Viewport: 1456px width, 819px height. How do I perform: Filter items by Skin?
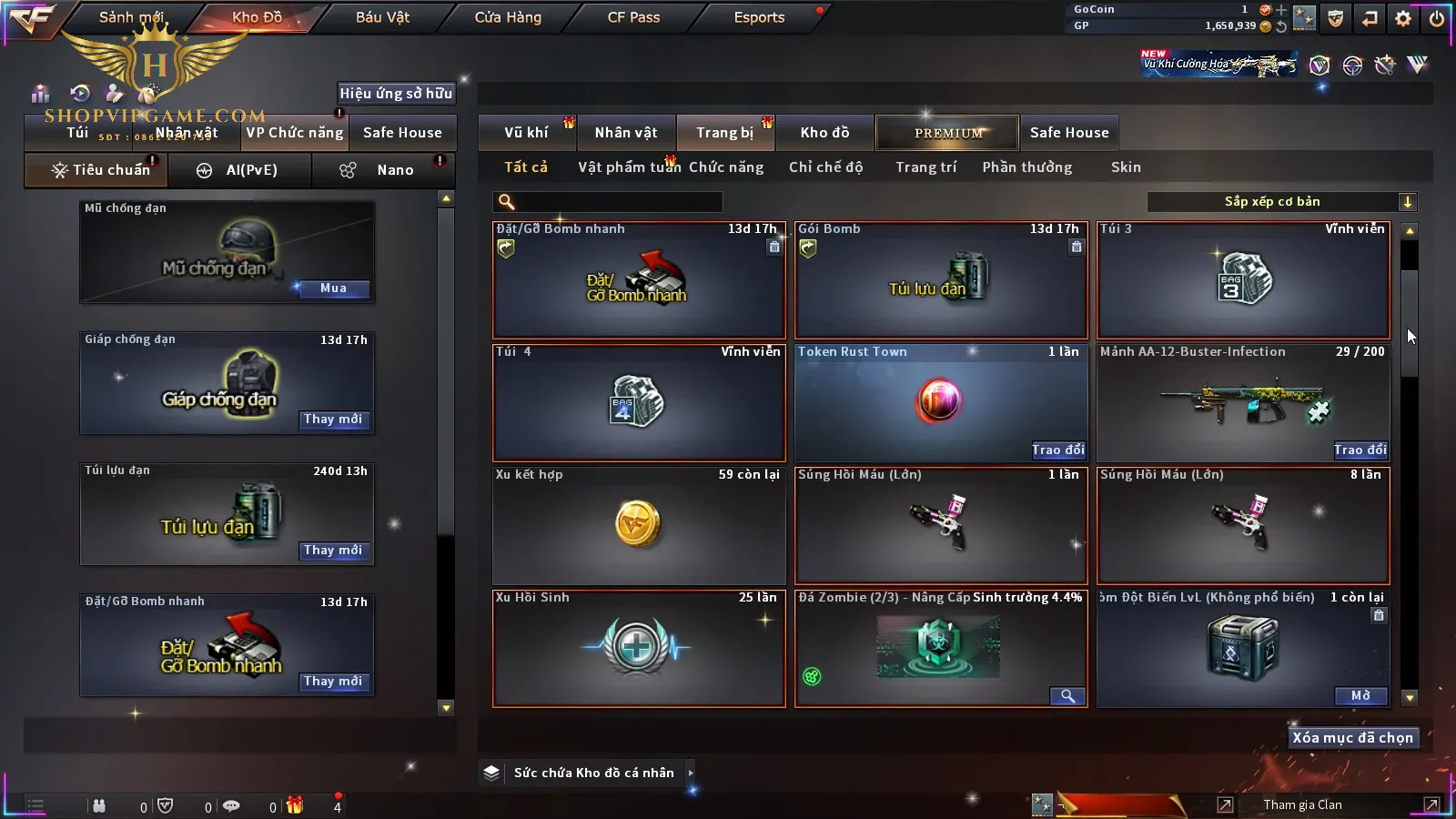pos(1126,167)
